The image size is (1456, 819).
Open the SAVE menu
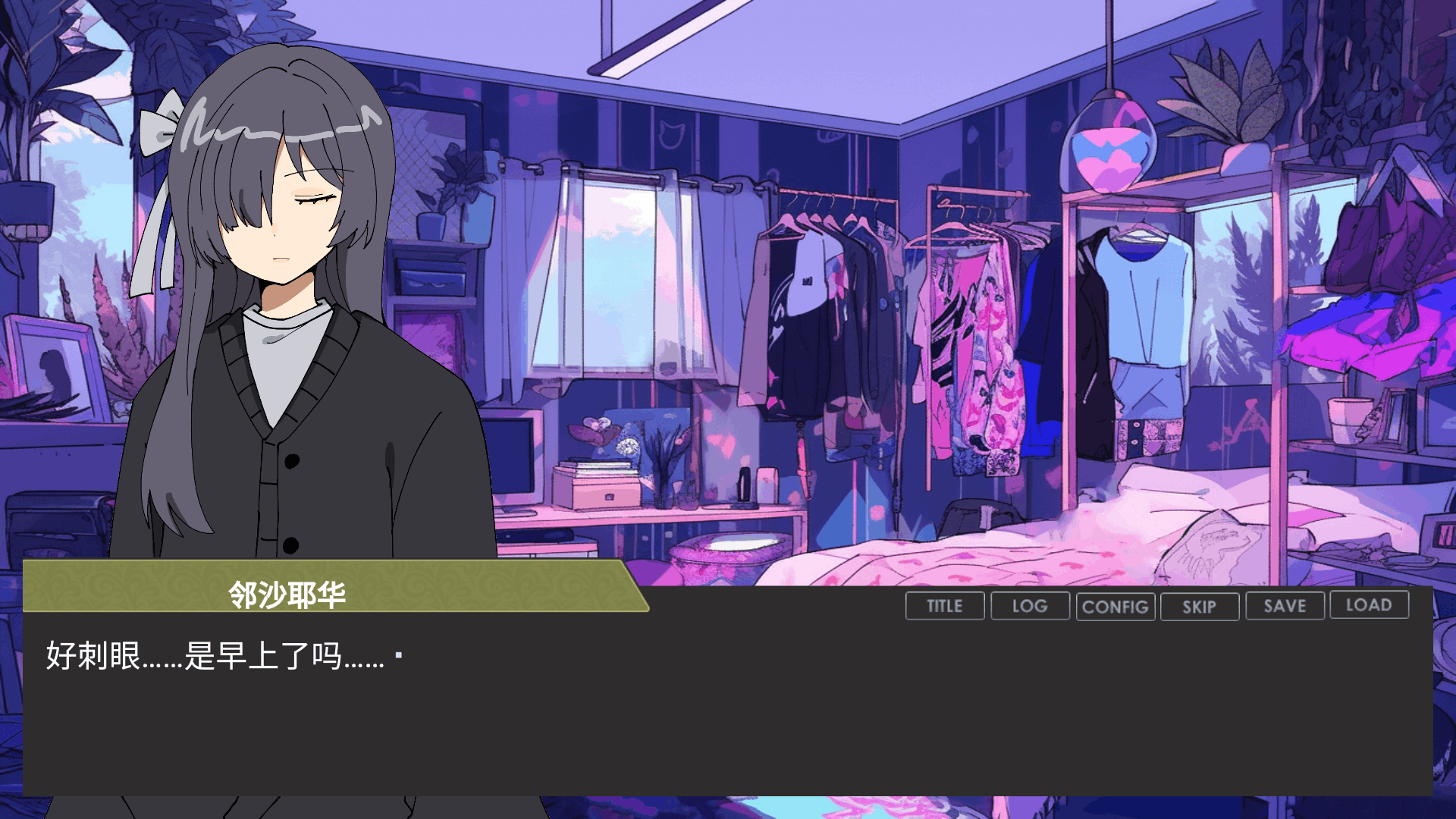point(1285,606)
